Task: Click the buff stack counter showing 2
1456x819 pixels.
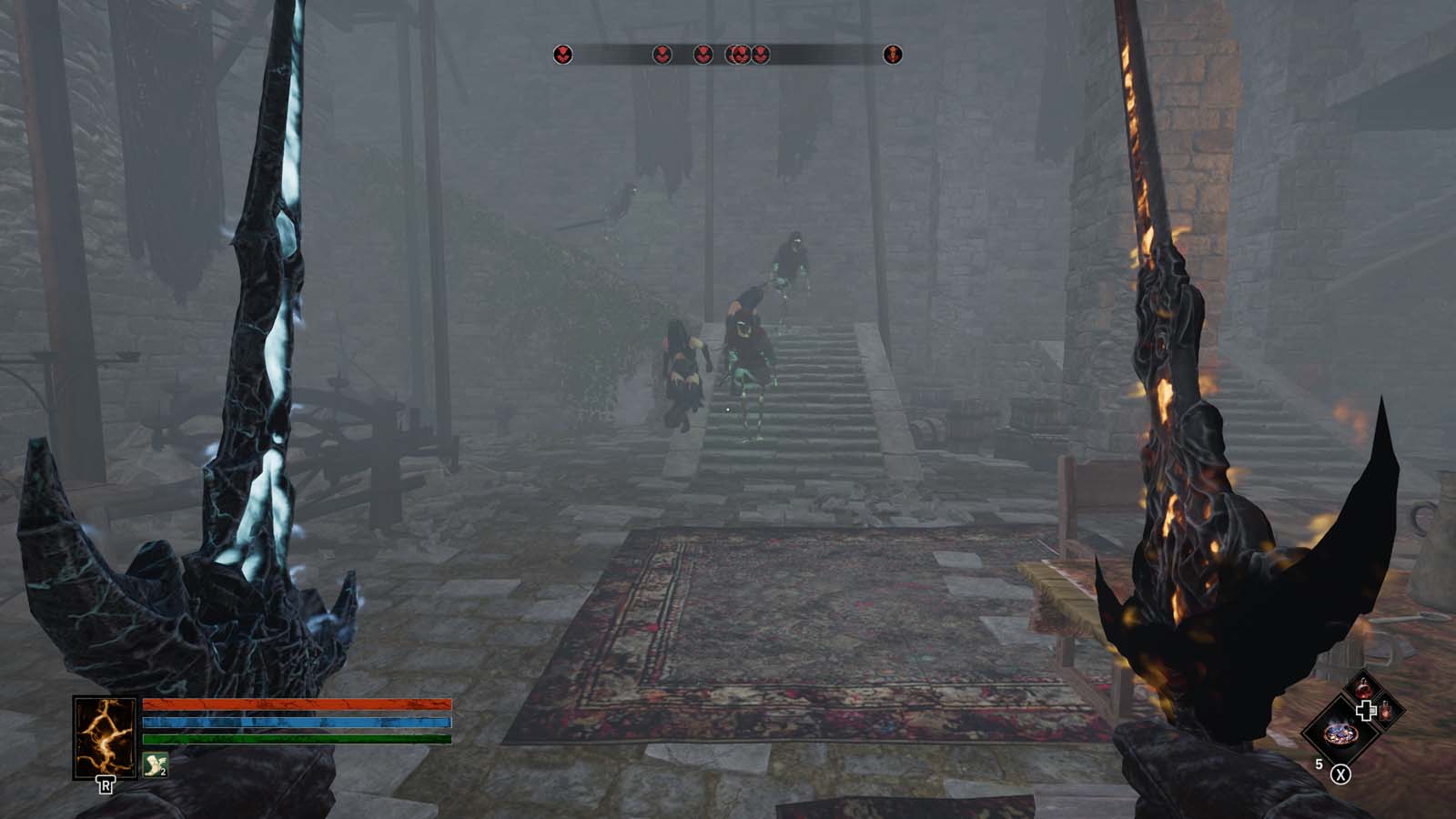Action: pyautogui.click(x=163, y=773)
